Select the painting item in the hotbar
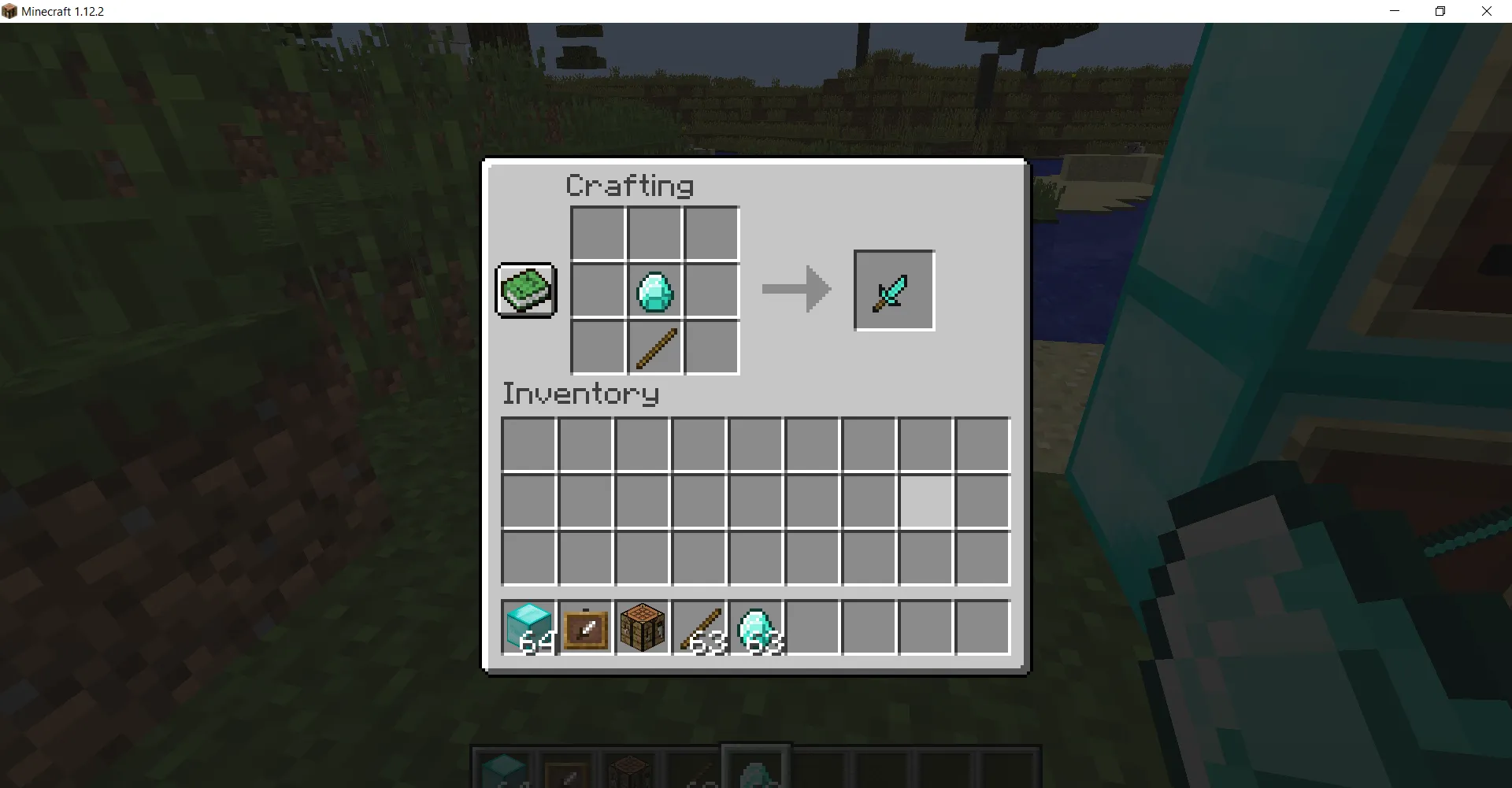 [585, 627]
